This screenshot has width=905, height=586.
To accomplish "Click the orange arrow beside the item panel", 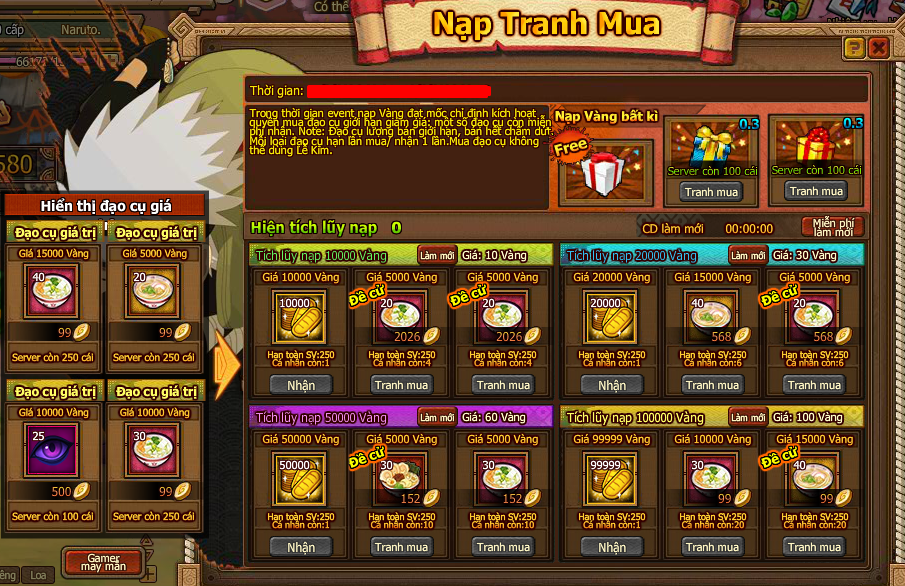I will coord(227,369).
